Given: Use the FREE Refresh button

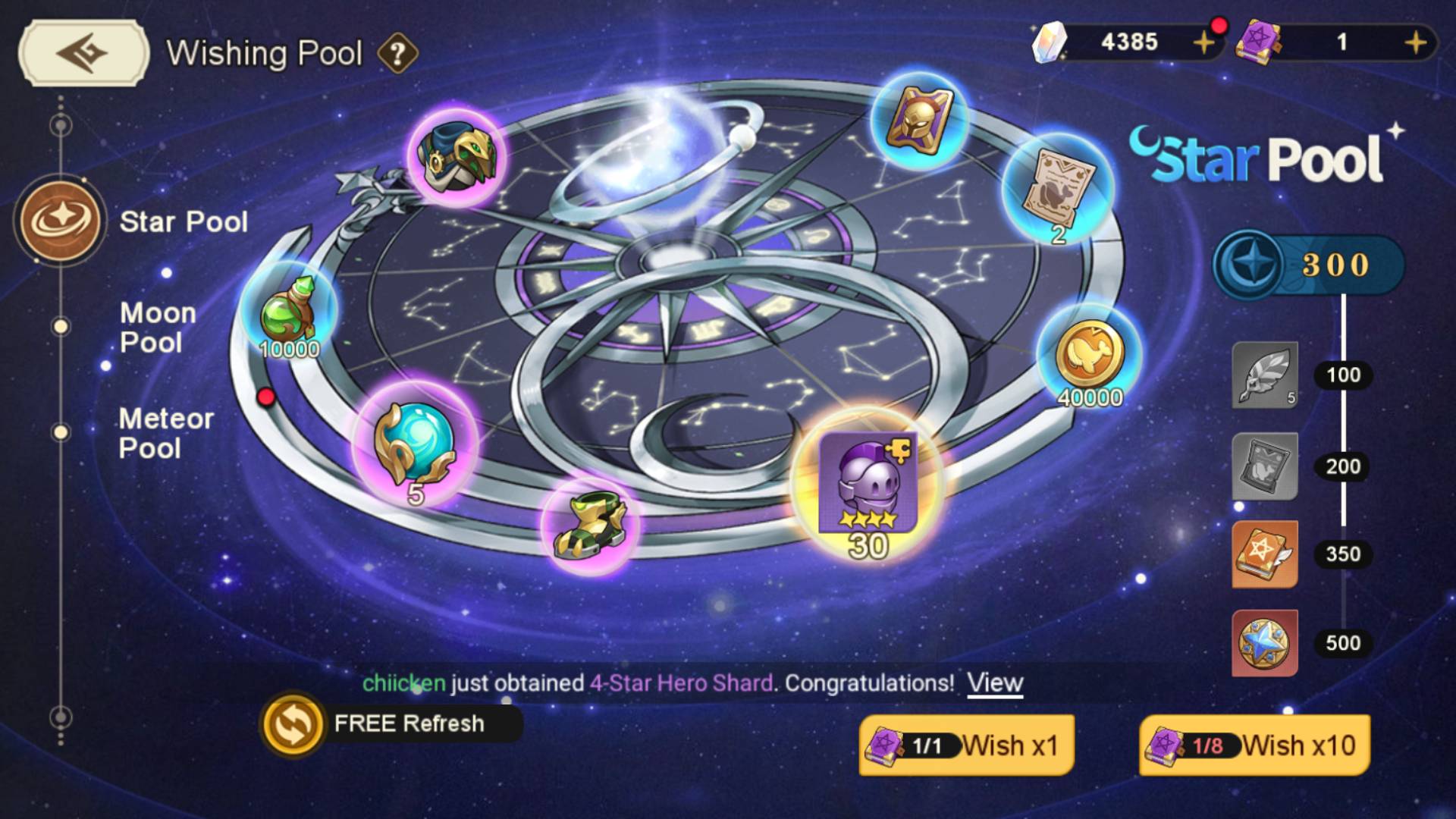Looking at the screenshot, I should pyautogui.click(x=391, y=724).
